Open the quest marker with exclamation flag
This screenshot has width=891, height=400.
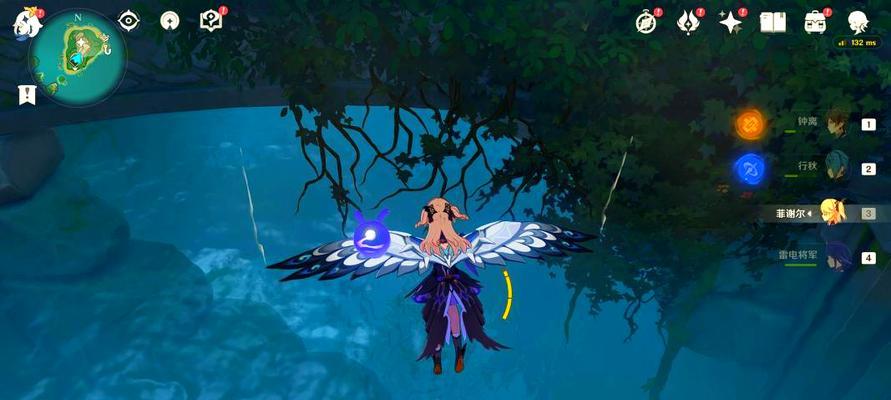tap(26, 95)
